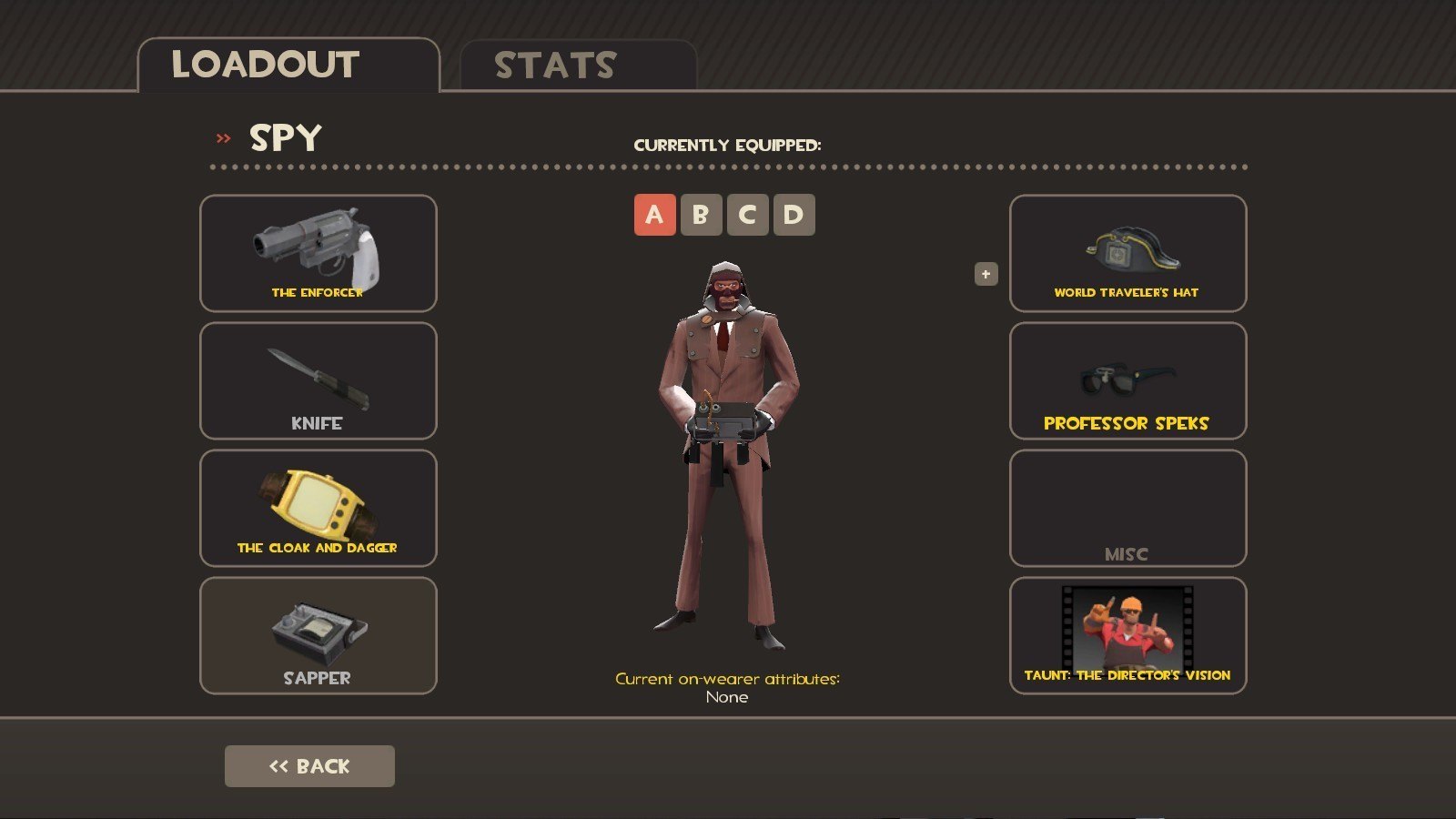The image size is (1456, 819).
Task: Activate loadout preset C
Action: pyautogui.click(x=747, y=215)
